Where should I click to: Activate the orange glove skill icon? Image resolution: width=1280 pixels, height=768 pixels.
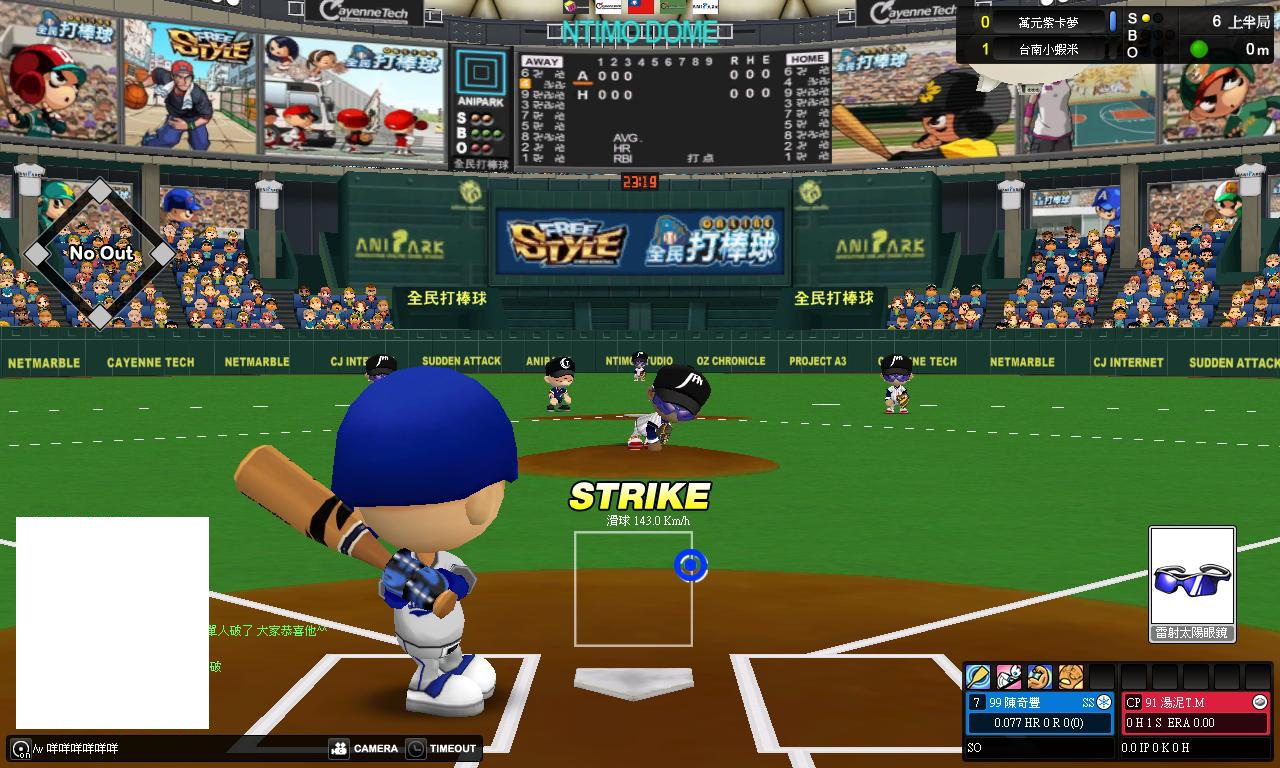(1071, 677)
